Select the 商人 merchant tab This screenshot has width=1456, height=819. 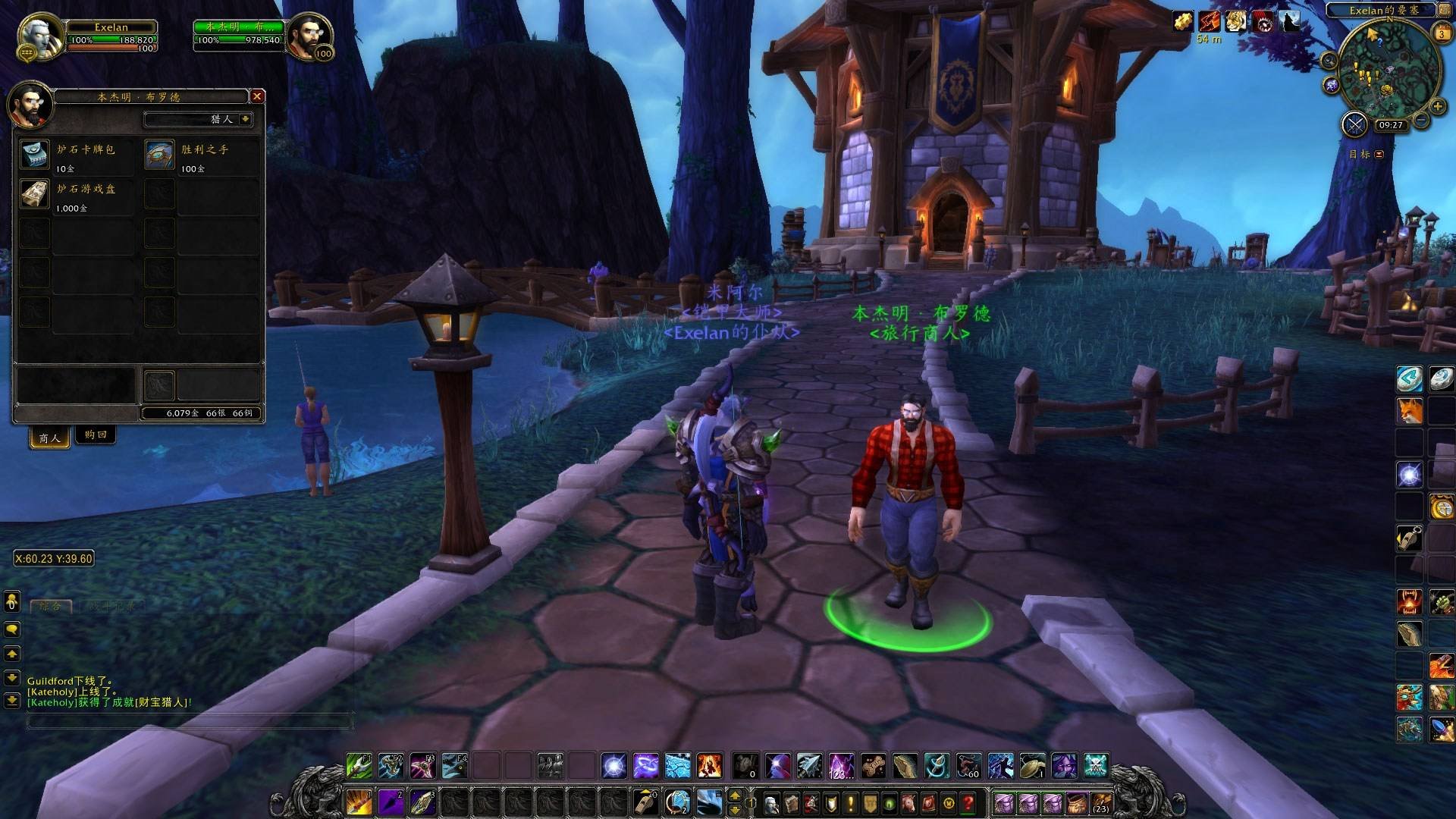pyautogui.click(x=49, y=438)
